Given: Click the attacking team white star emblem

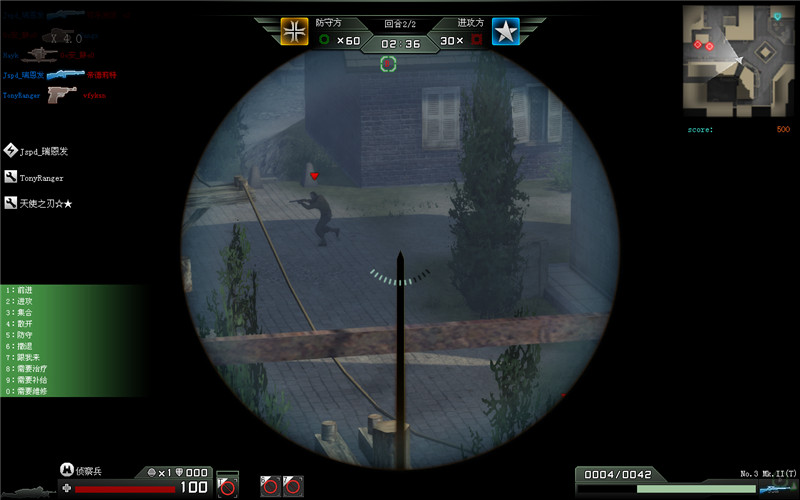Looking at the screenshot, I should (x=506, y=32).
